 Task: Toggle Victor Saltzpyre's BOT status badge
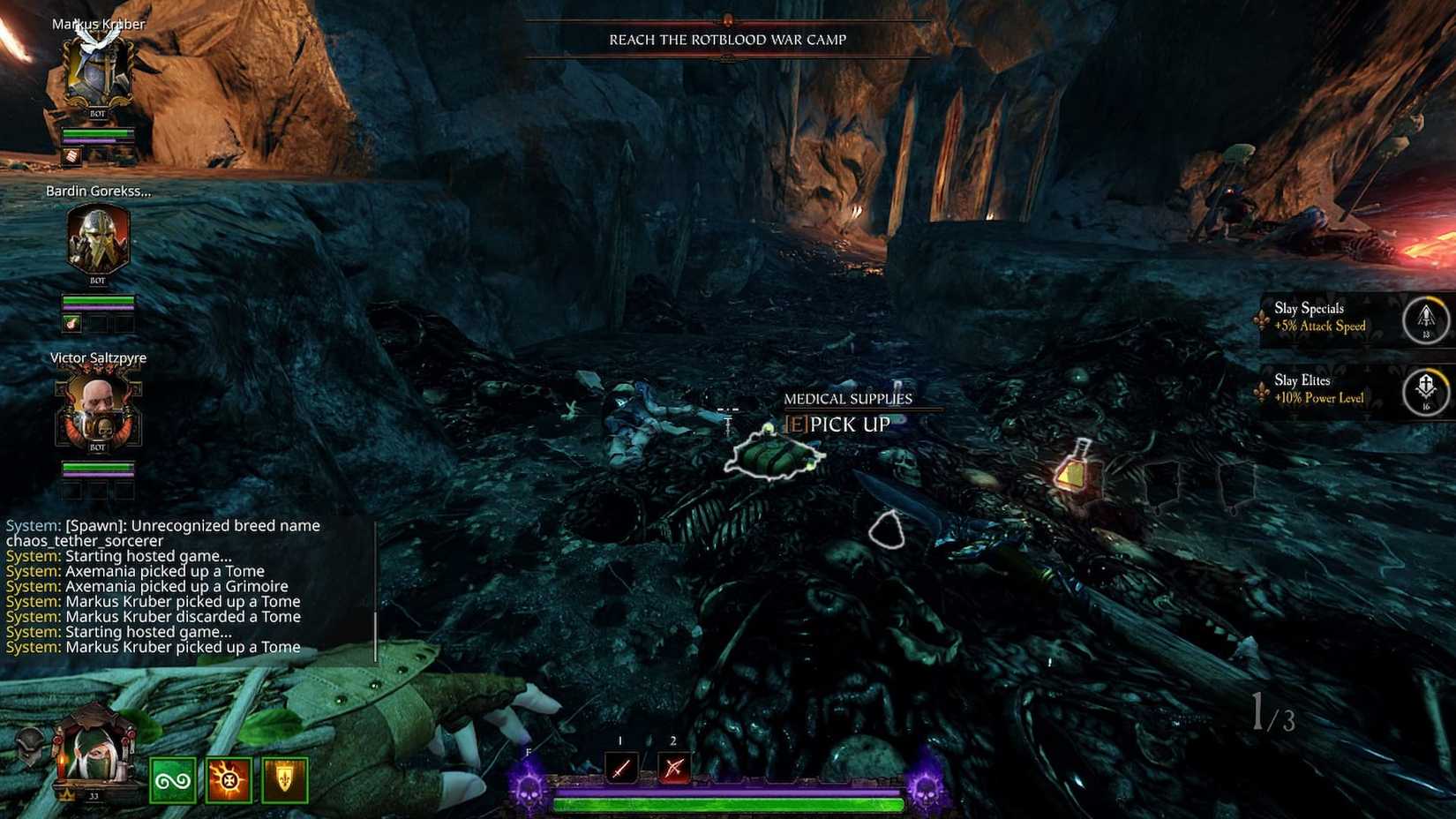click(x=97, y=447)
